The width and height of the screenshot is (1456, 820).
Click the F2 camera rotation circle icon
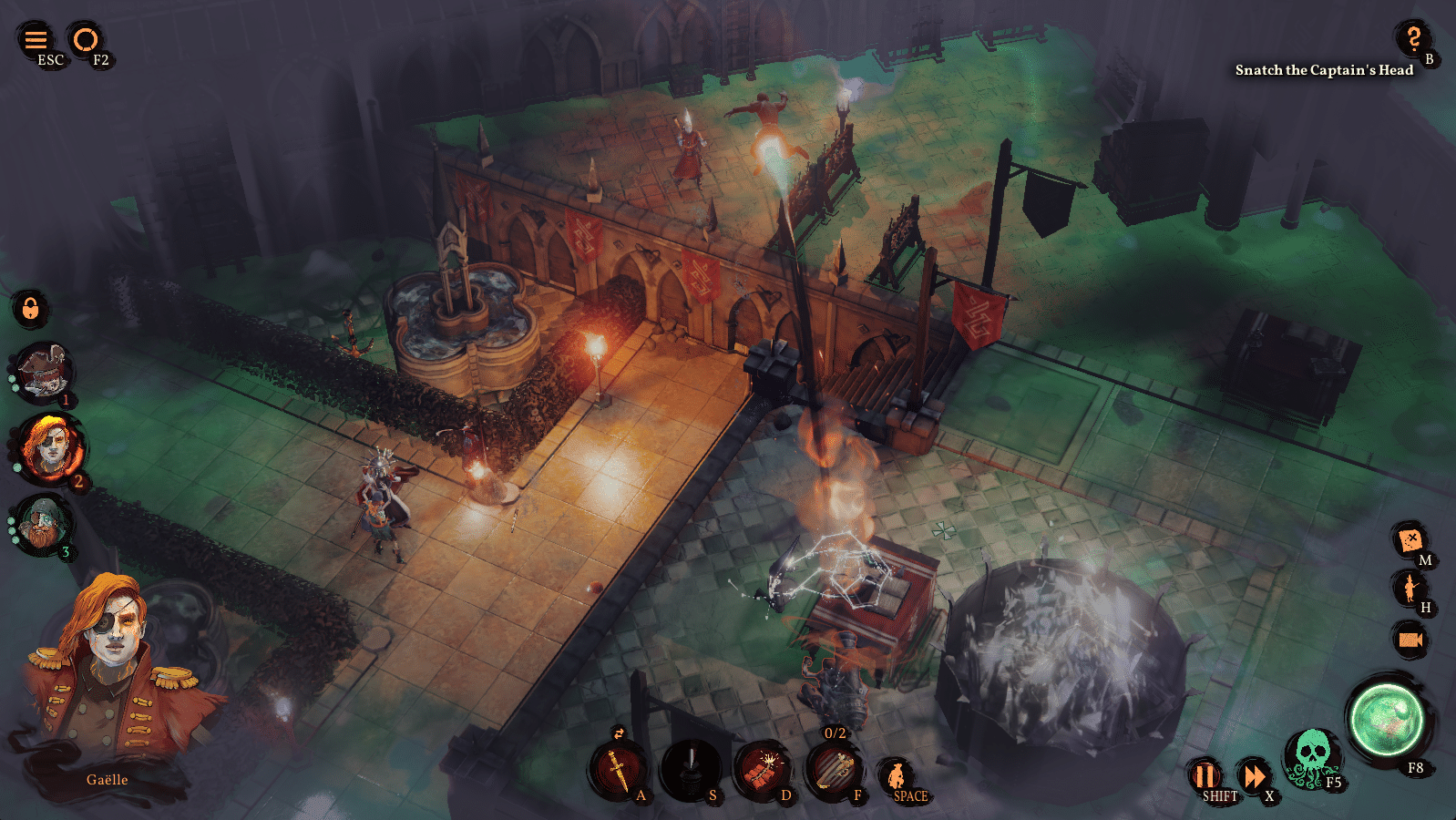click(87, 40)
